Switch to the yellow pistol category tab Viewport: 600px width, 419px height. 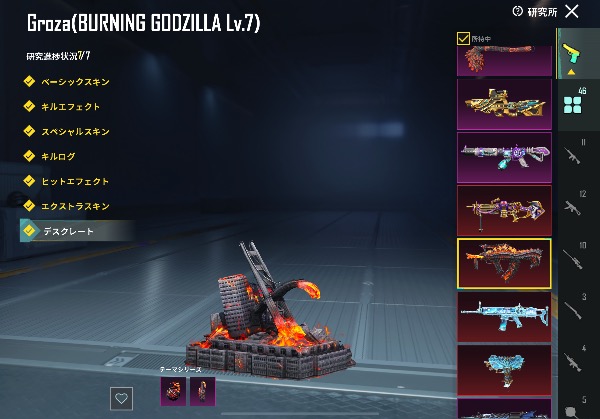tap(571, 54)
